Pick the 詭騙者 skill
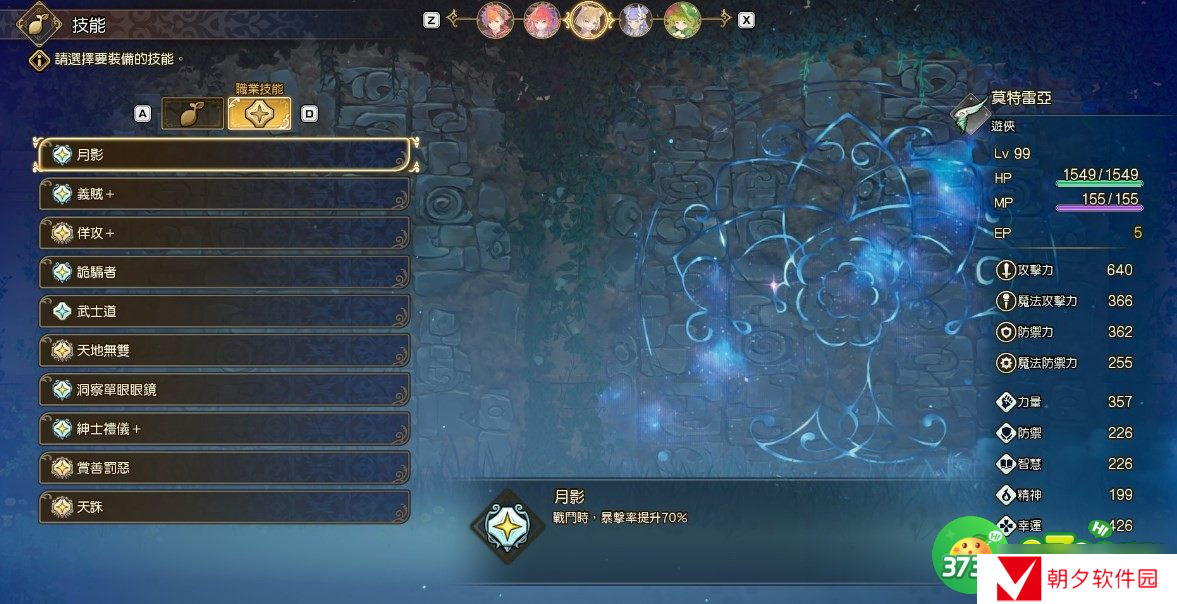The height and width of the screenshot is (604, 1177). [x=224, y=272]
